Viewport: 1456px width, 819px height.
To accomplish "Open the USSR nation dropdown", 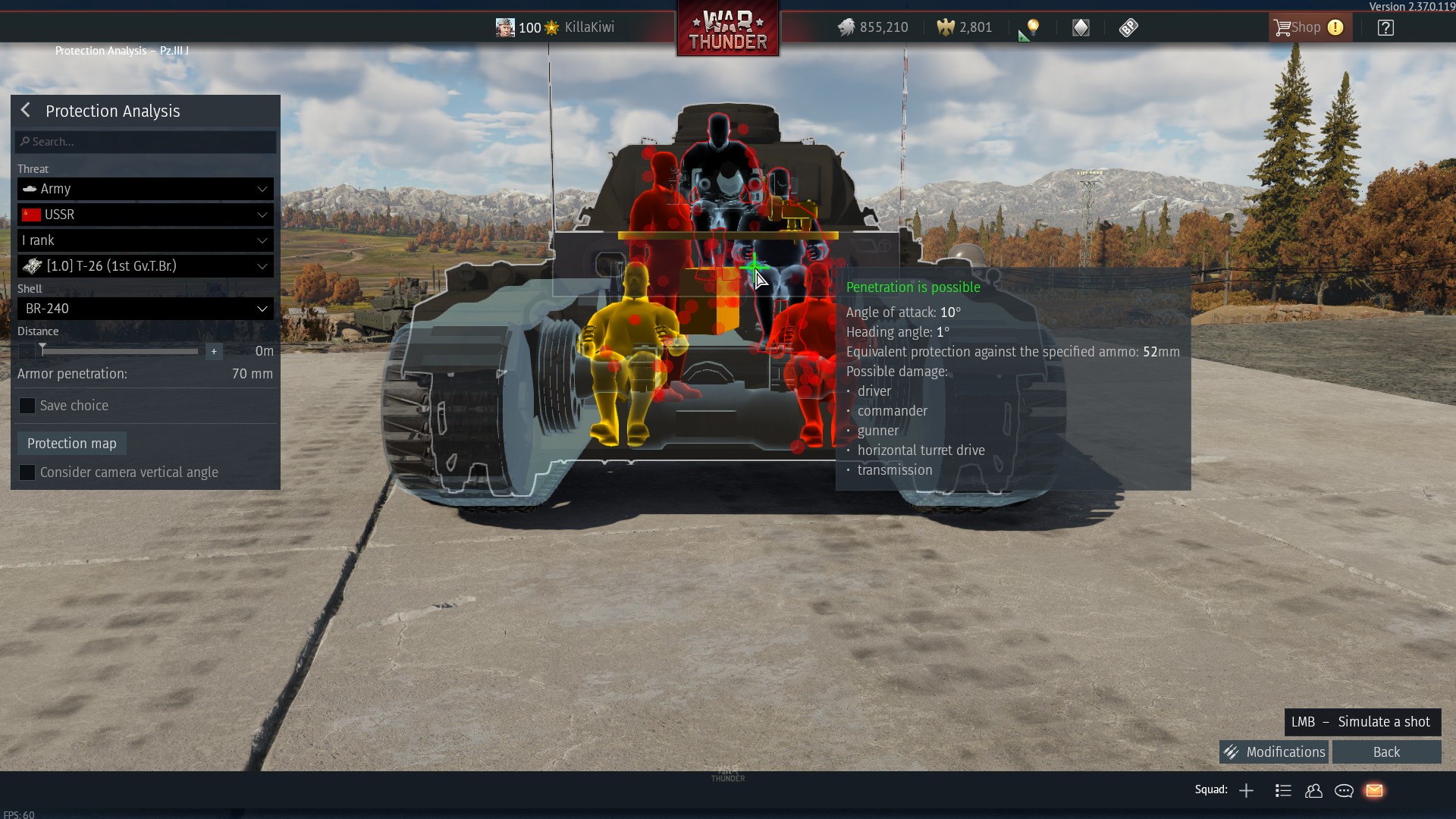I will click(144, 215).
